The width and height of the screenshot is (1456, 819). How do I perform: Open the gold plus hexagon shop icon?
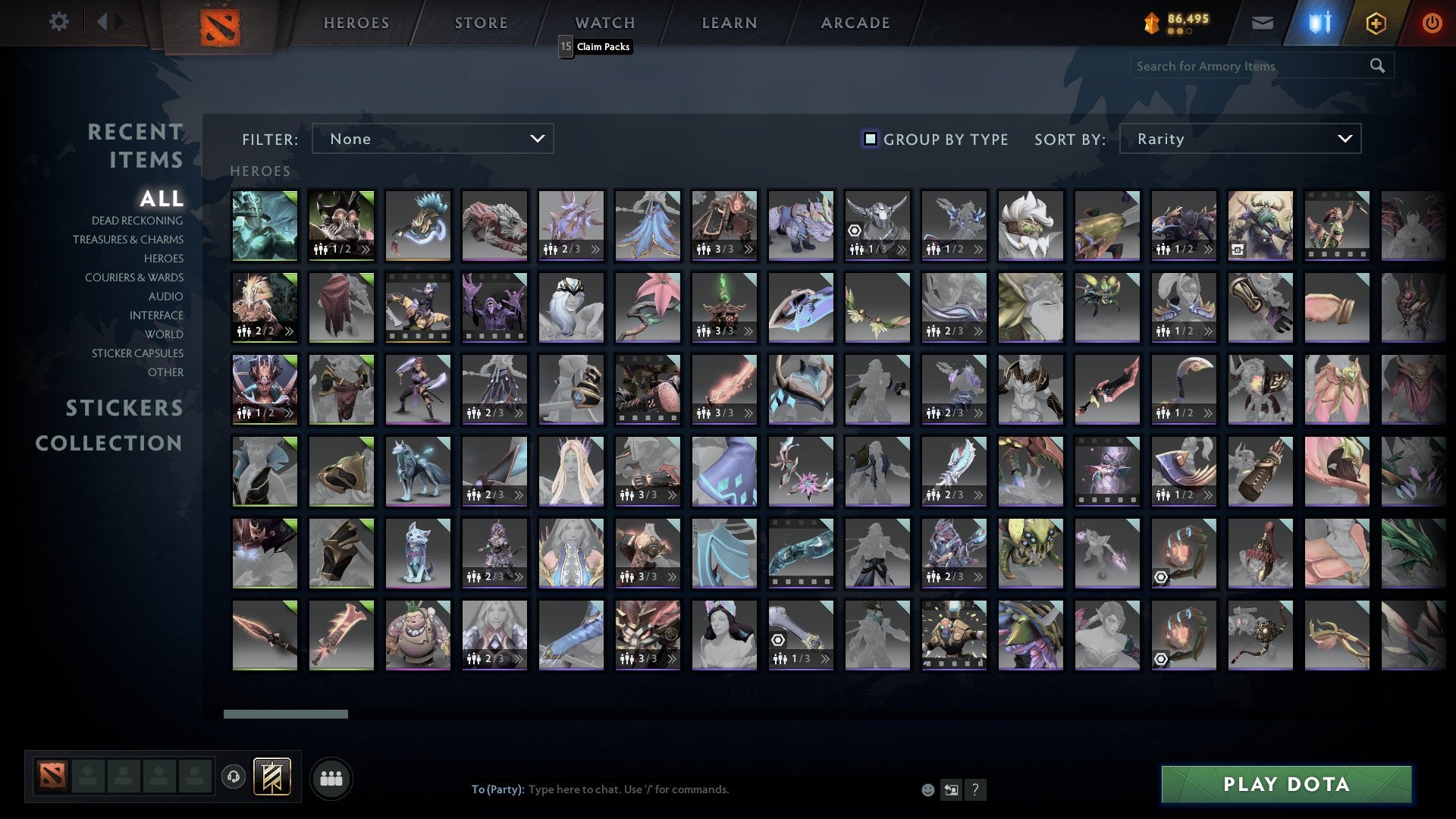tap(1376, 23)
